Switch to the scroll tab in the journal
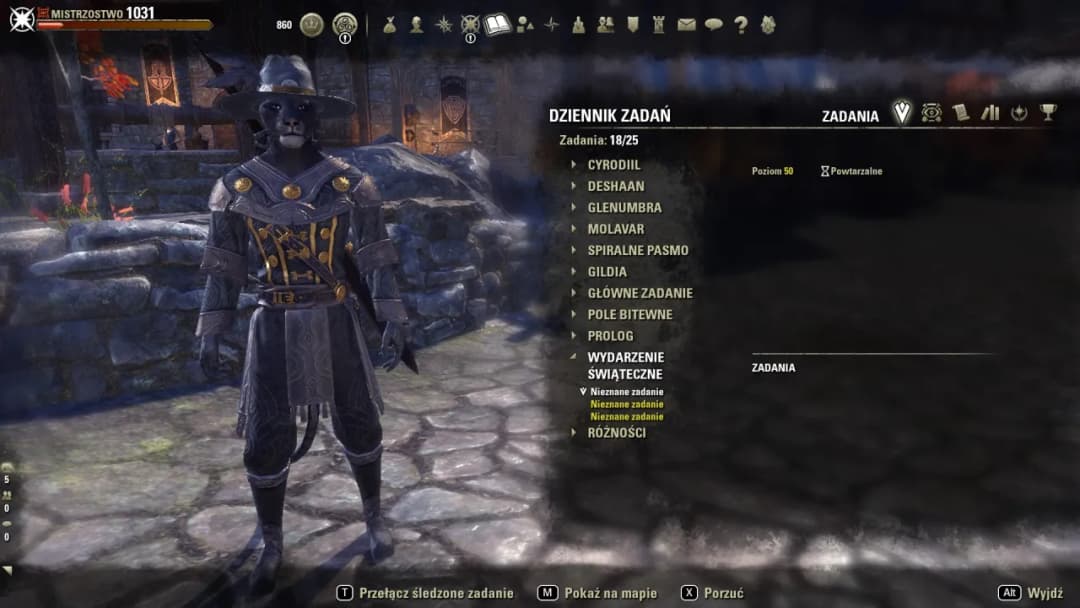Screen dimensions: 1080x608 [x=961, y=113]
